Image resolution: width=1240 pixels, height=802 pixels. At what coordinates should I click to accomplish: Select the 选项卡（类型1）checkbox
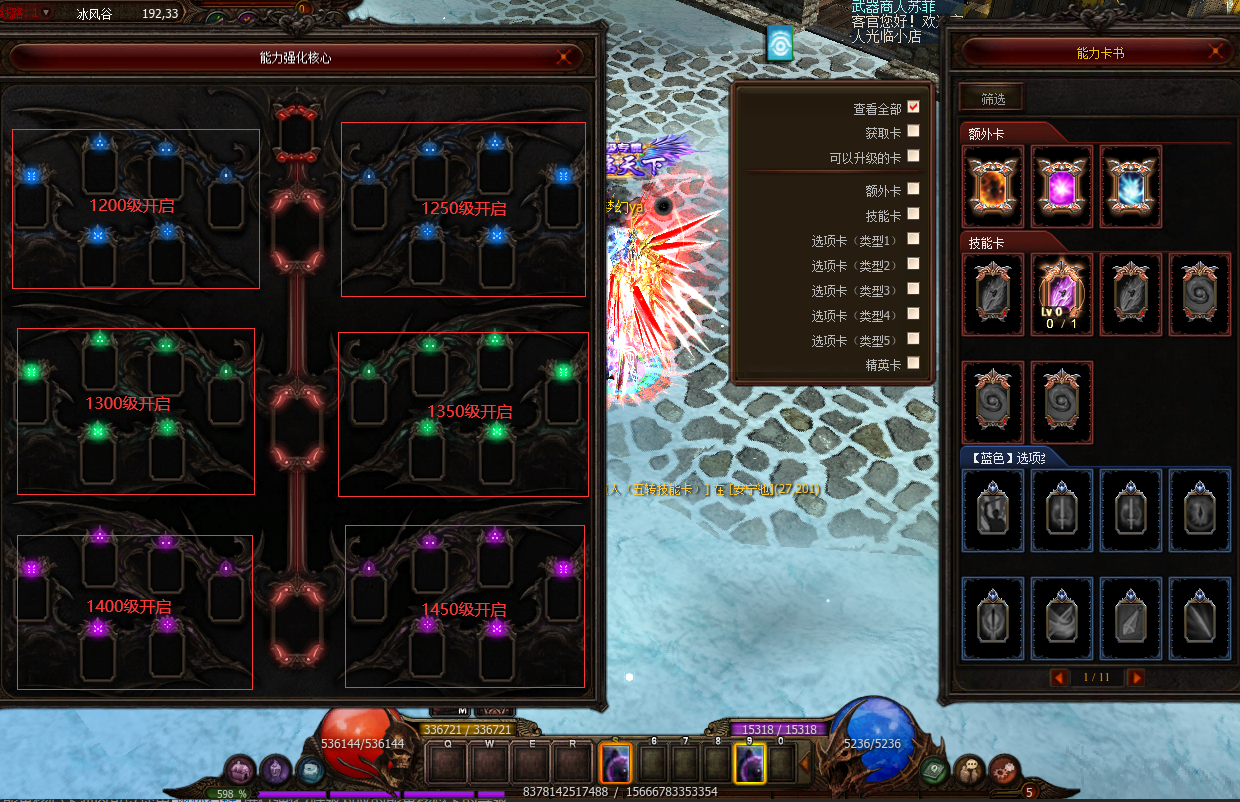913,239
